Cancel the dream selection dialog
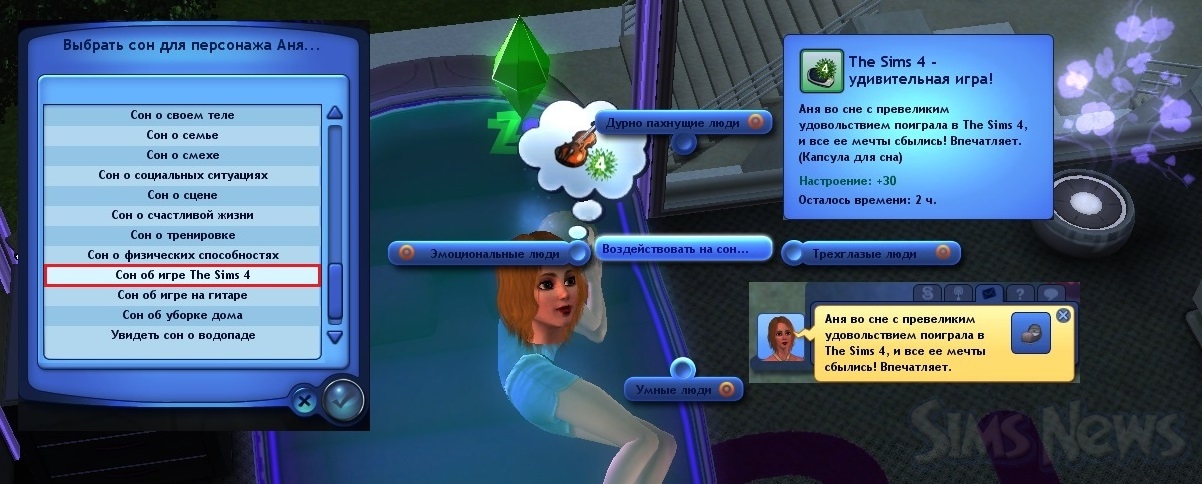Viewport: 1202px width, 484px height. click(x=304, y=401)
